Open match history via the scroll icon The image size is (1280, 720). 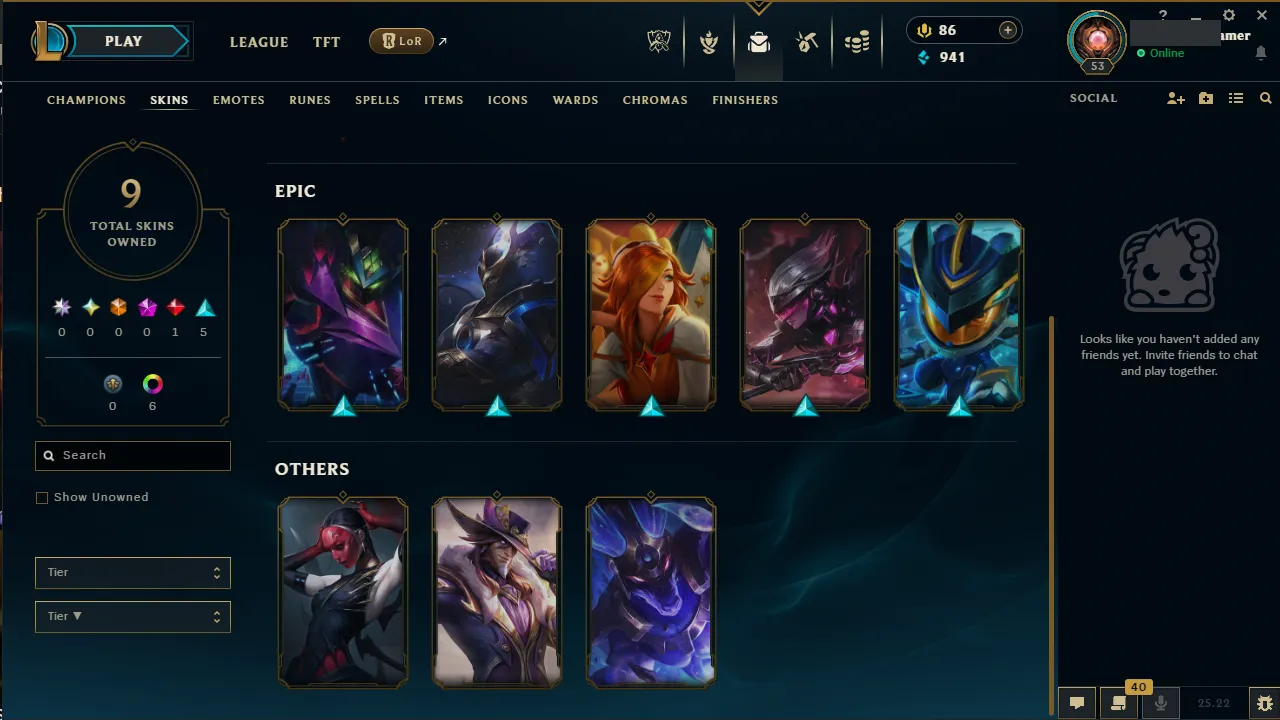click(1119, 703)
